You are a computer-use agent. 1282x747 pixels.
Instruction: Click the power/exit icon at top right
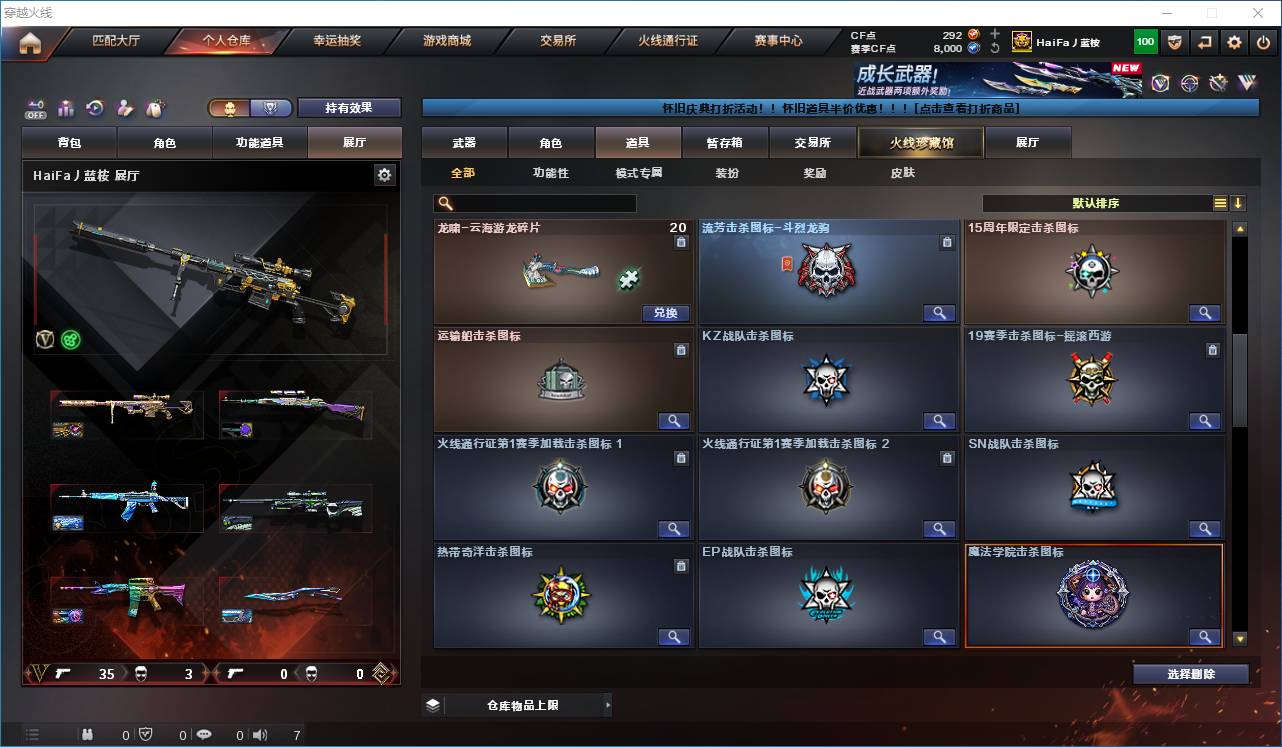1263,41
